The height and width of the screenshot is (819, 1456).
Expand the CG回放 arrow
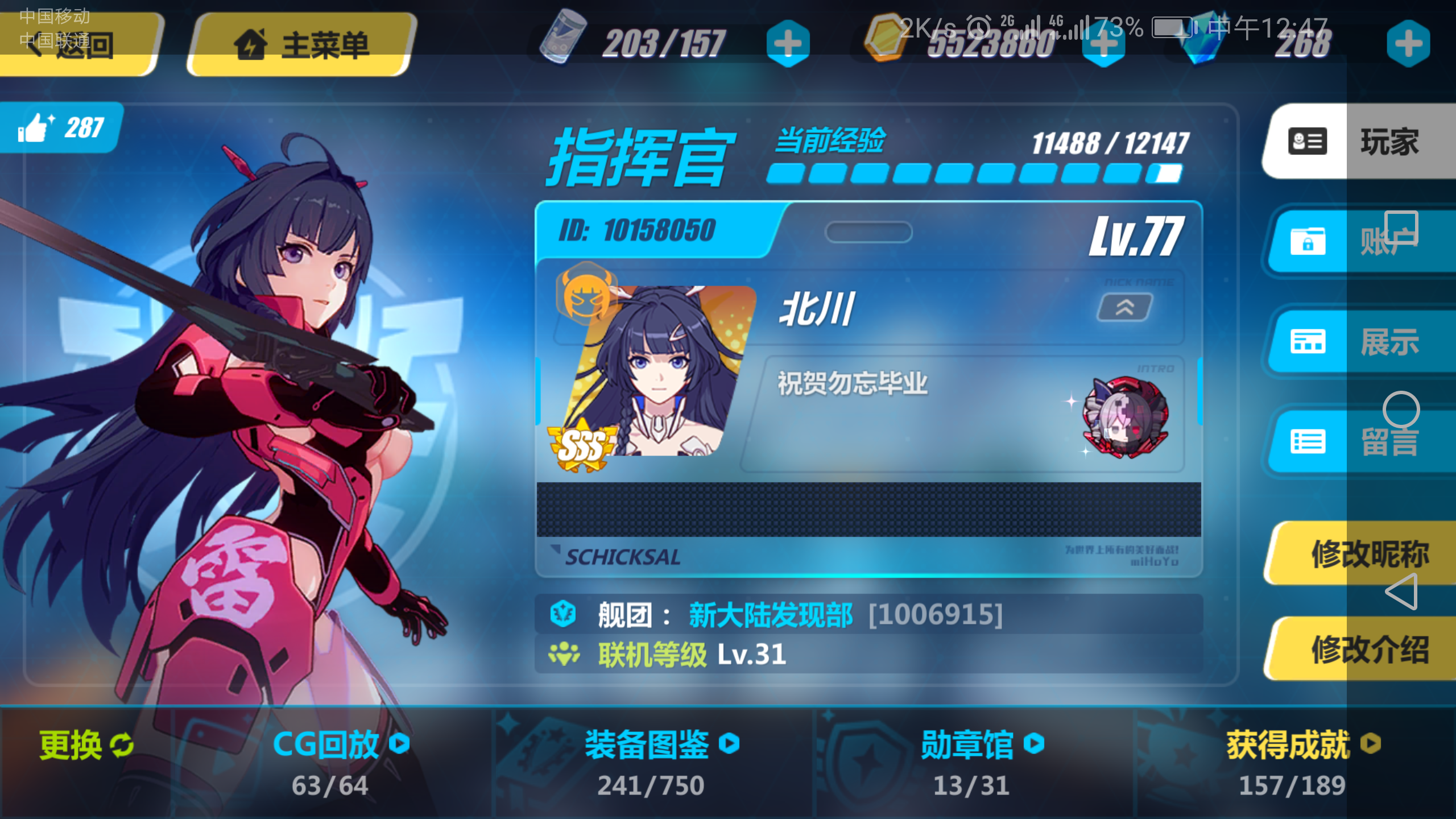[x=400, y=743]
